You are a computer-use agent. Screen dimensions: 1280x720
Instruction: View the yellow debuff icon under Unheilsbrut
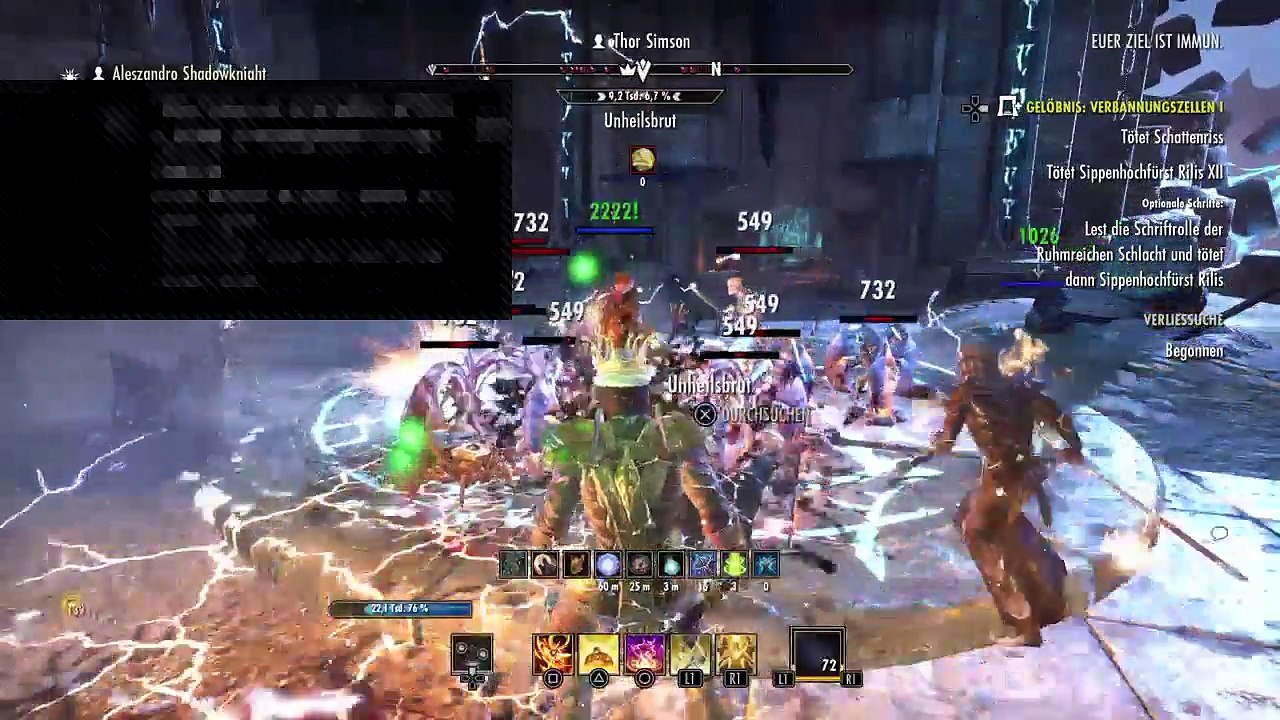(642, 159)
